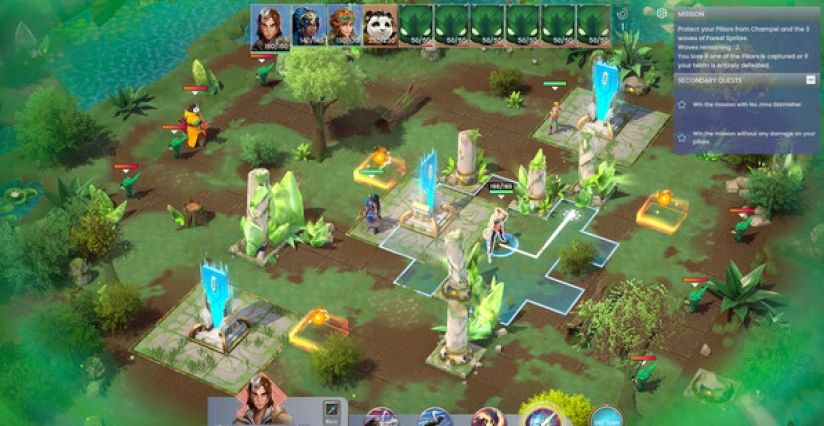This screenshot has height=426, width=824.
Task: Activate the third round ability icon
Action: point(488,418)
